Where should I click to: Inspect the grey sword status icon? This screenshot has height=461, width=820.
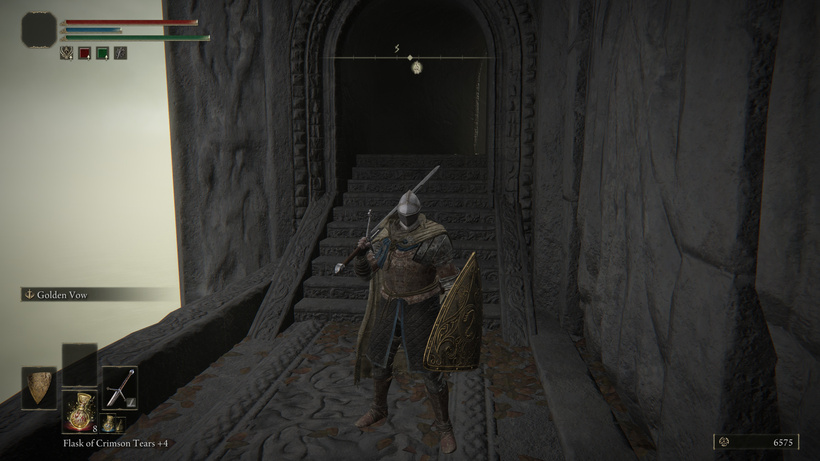click(119, 53)
